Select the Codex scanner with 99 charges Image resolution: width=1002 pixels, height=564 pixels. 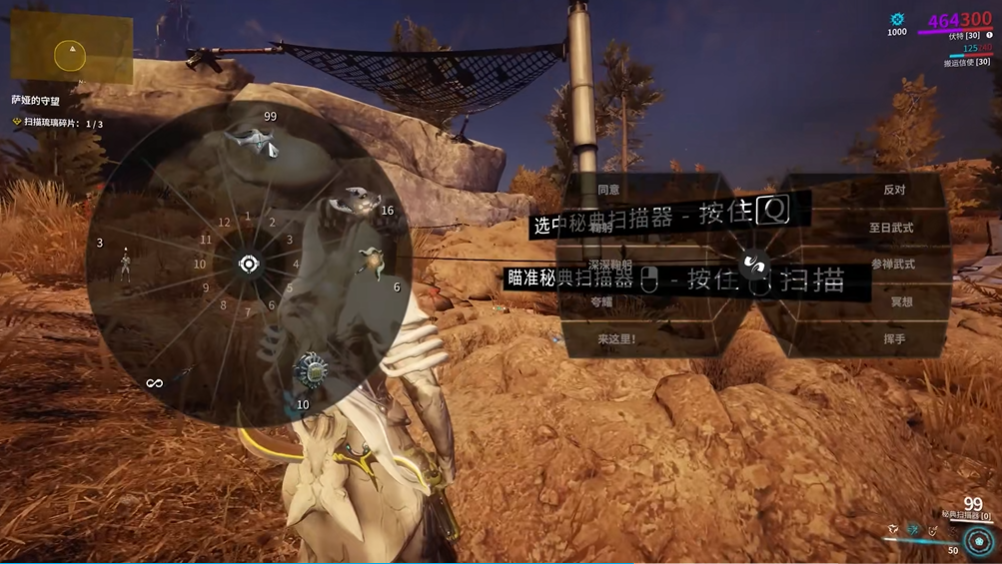click(x=254, y=146)
